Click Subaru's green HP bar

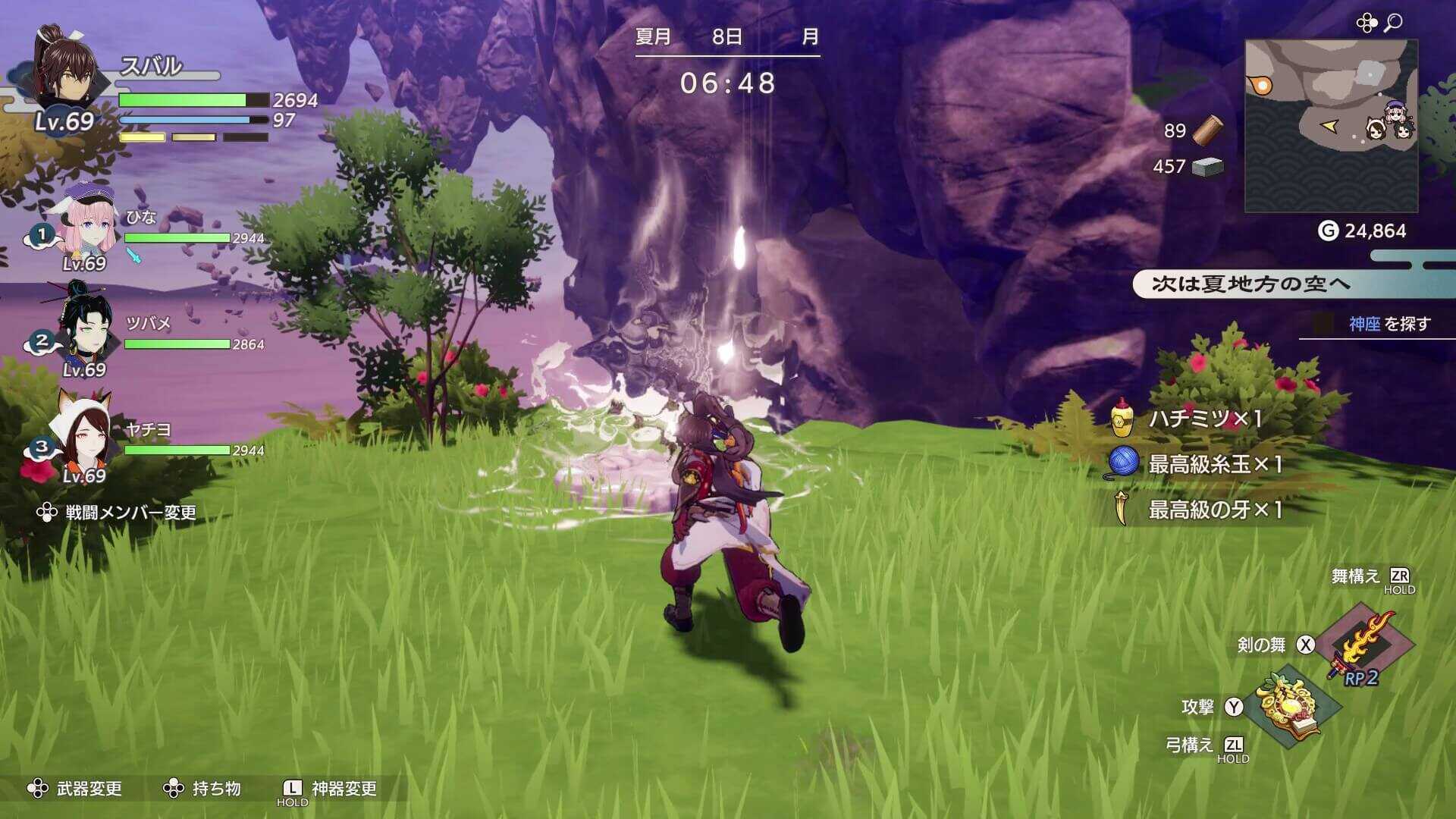[x=182, y=99]
